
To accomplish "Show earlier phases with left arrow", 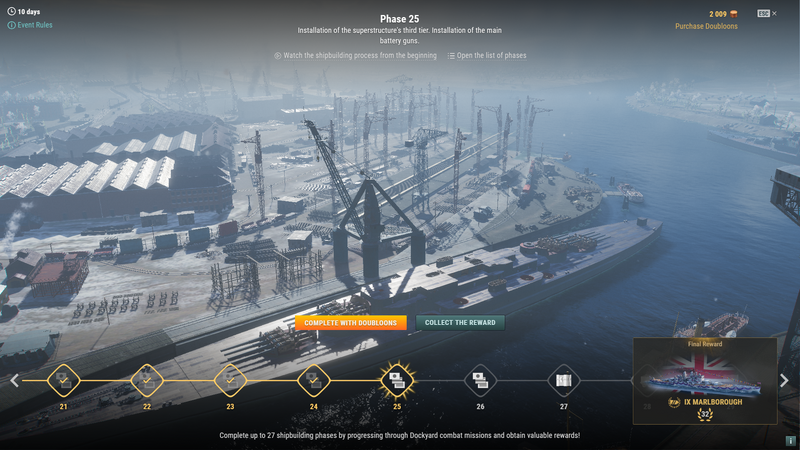I will [14, 380].
